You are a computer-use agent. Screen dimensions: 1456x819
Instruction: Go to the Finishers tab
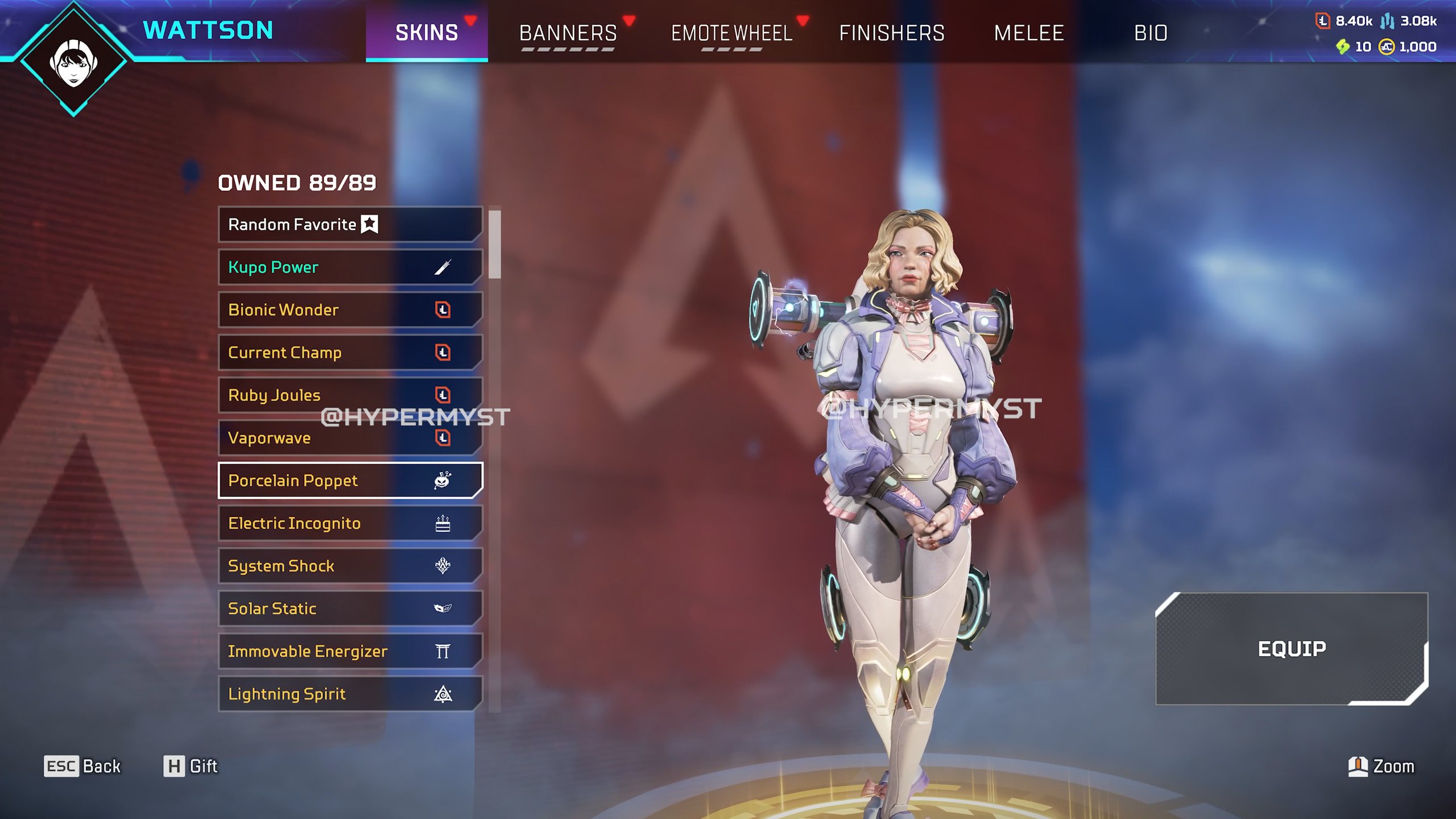point(891,33)
